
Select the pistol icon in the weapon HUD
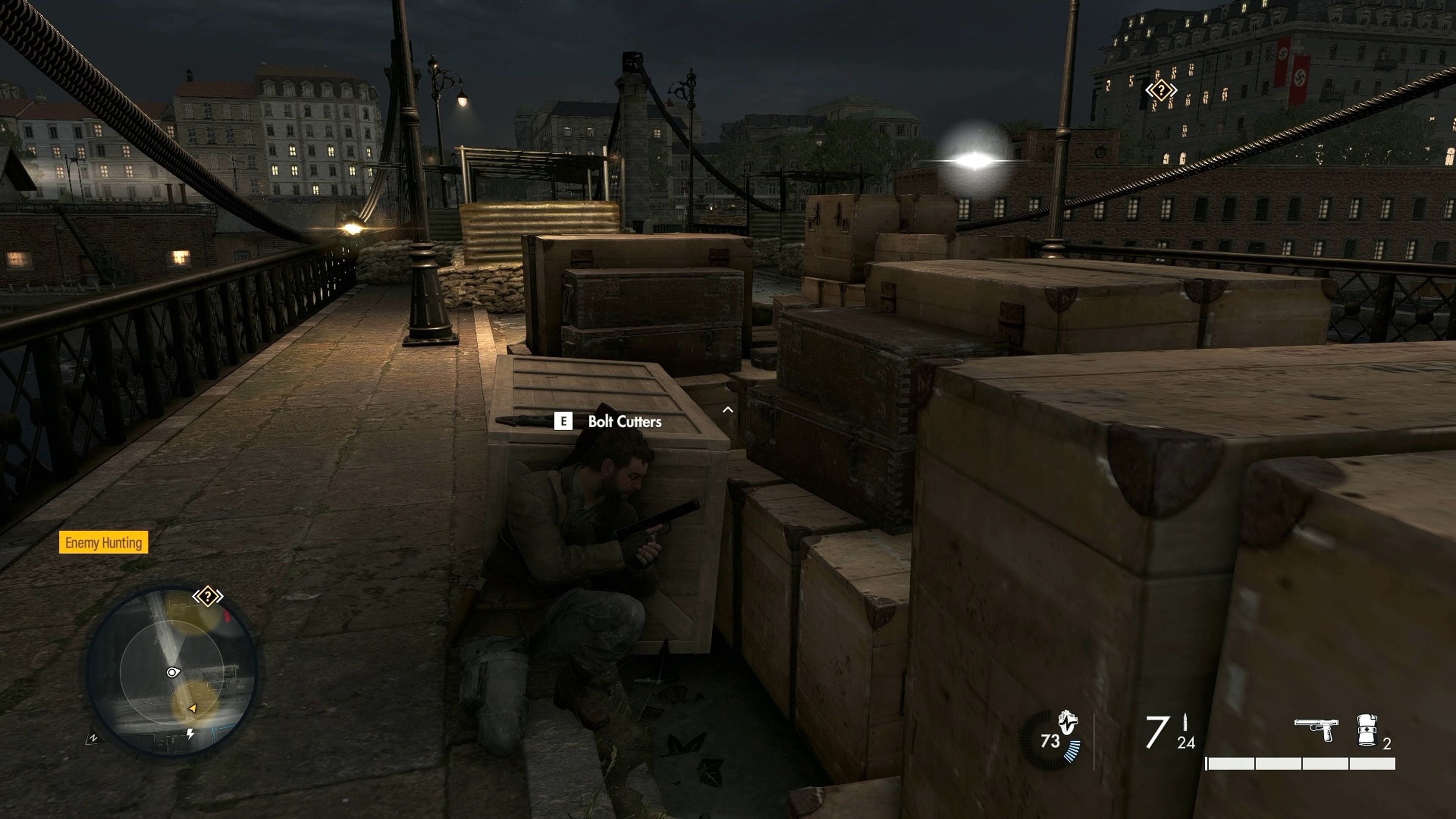[1317, 727]
